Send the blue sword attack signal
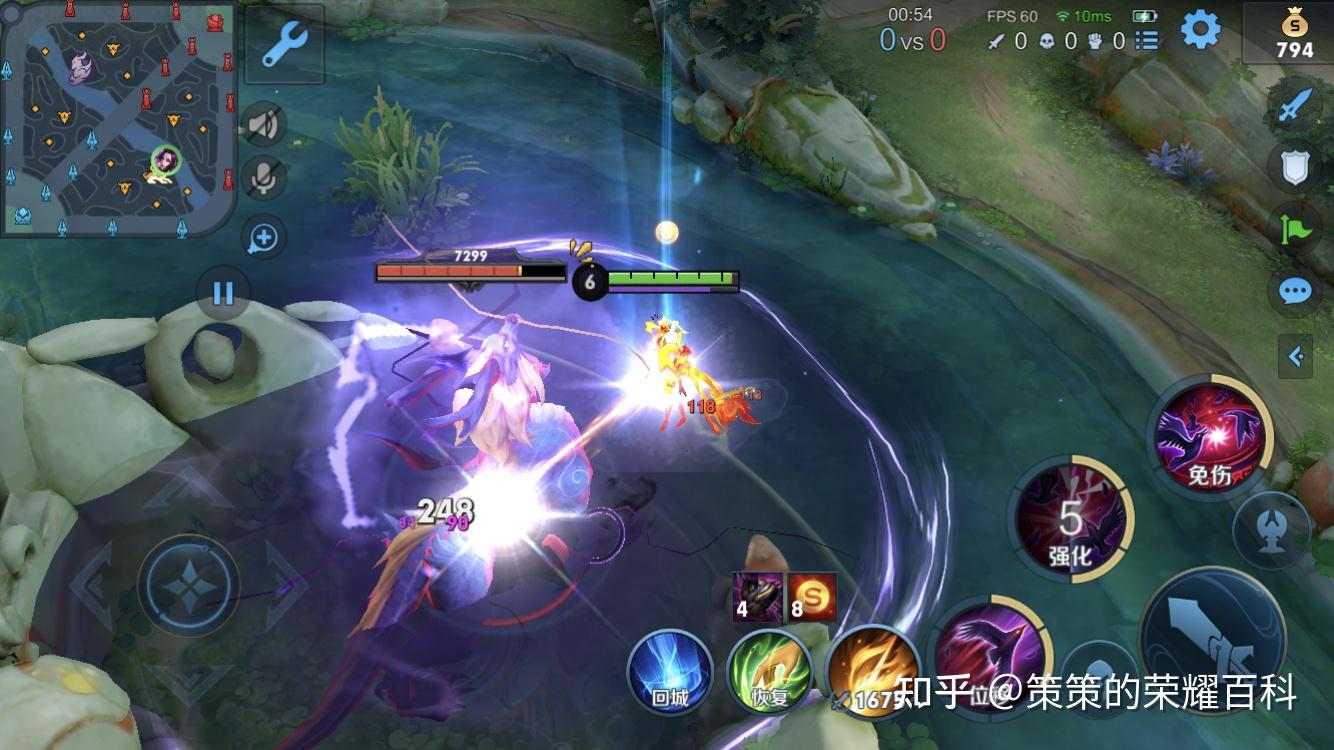Image resolution: width=1334 pixels, height=750 pixels. tap(1295, 105)
